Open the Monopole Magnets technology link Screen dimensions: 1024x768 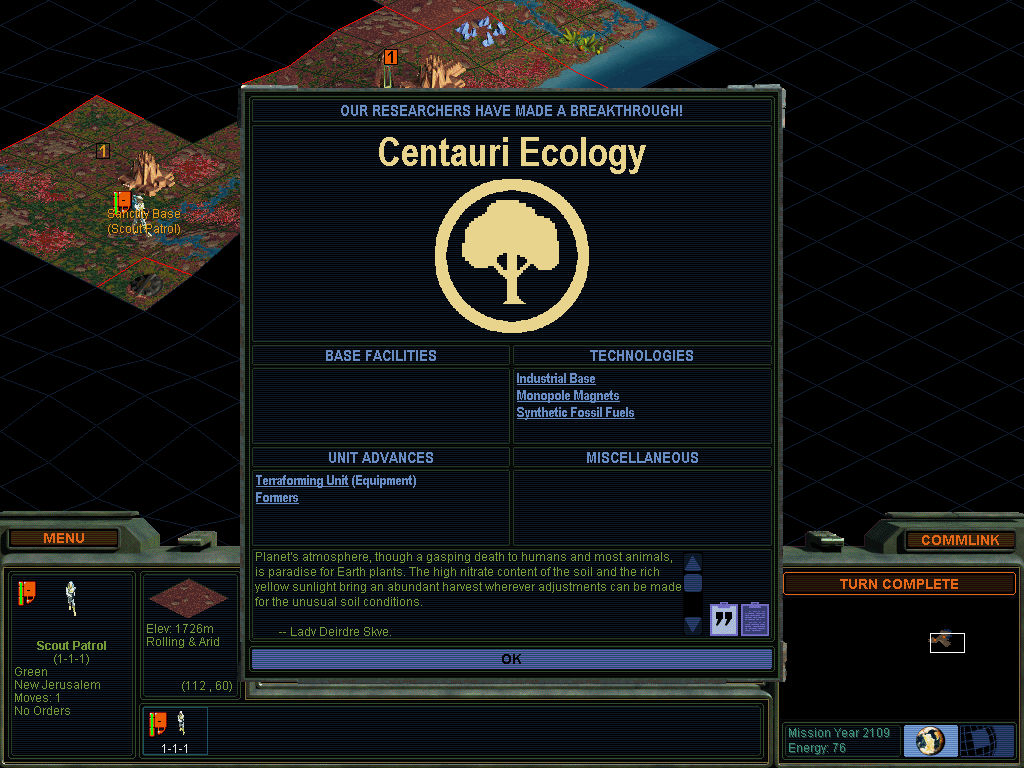point(567,396)
